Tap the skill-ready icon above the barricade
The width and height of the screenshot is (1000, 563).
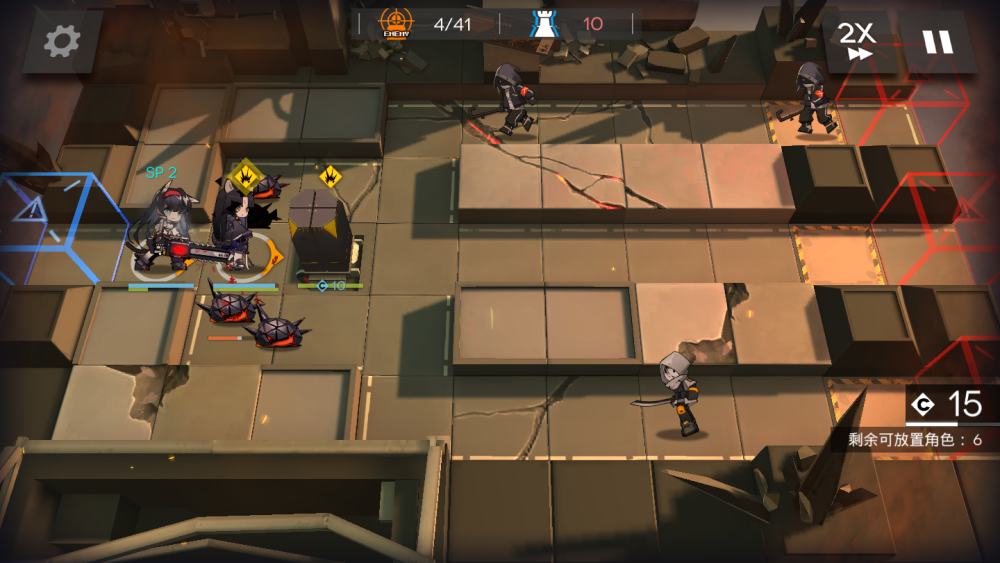pyautogui.click(x=330, y=178)
